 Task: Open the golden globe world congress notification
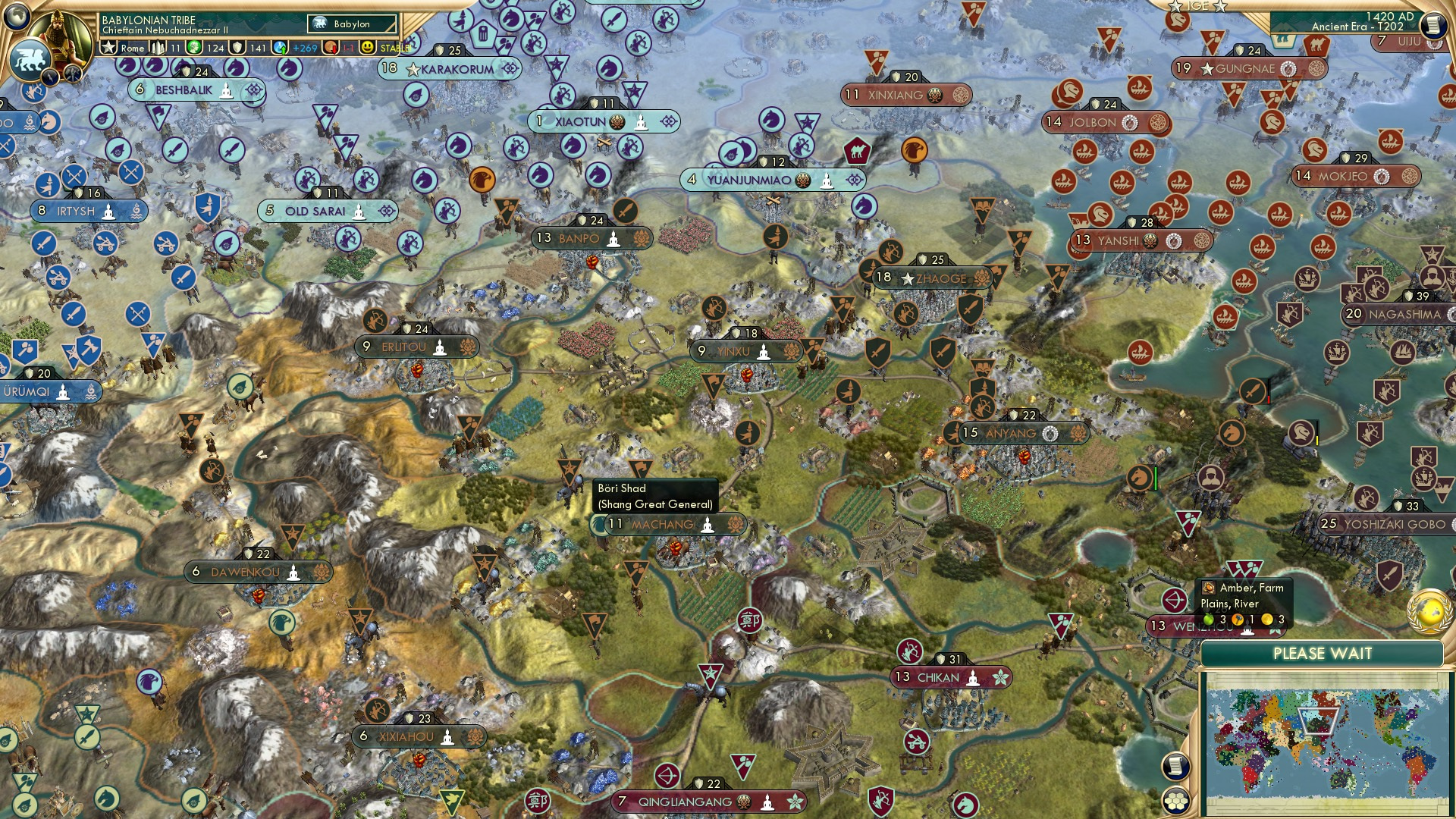(x=1428, y=611)
